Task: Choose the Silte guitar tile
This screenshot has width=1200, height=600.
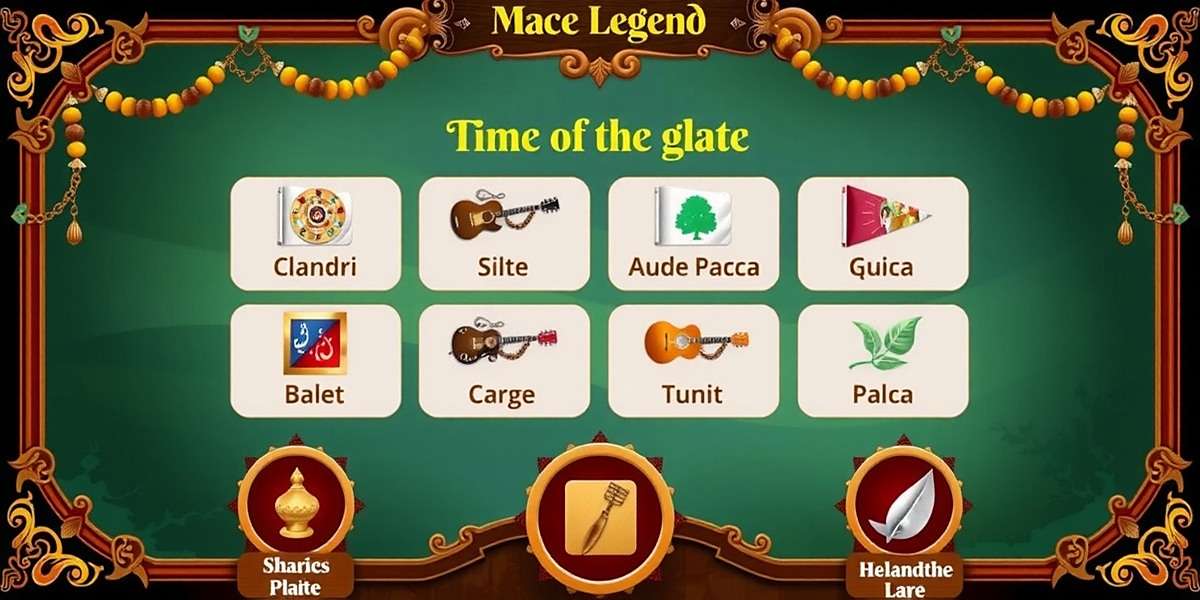Action: click(504, 233)
